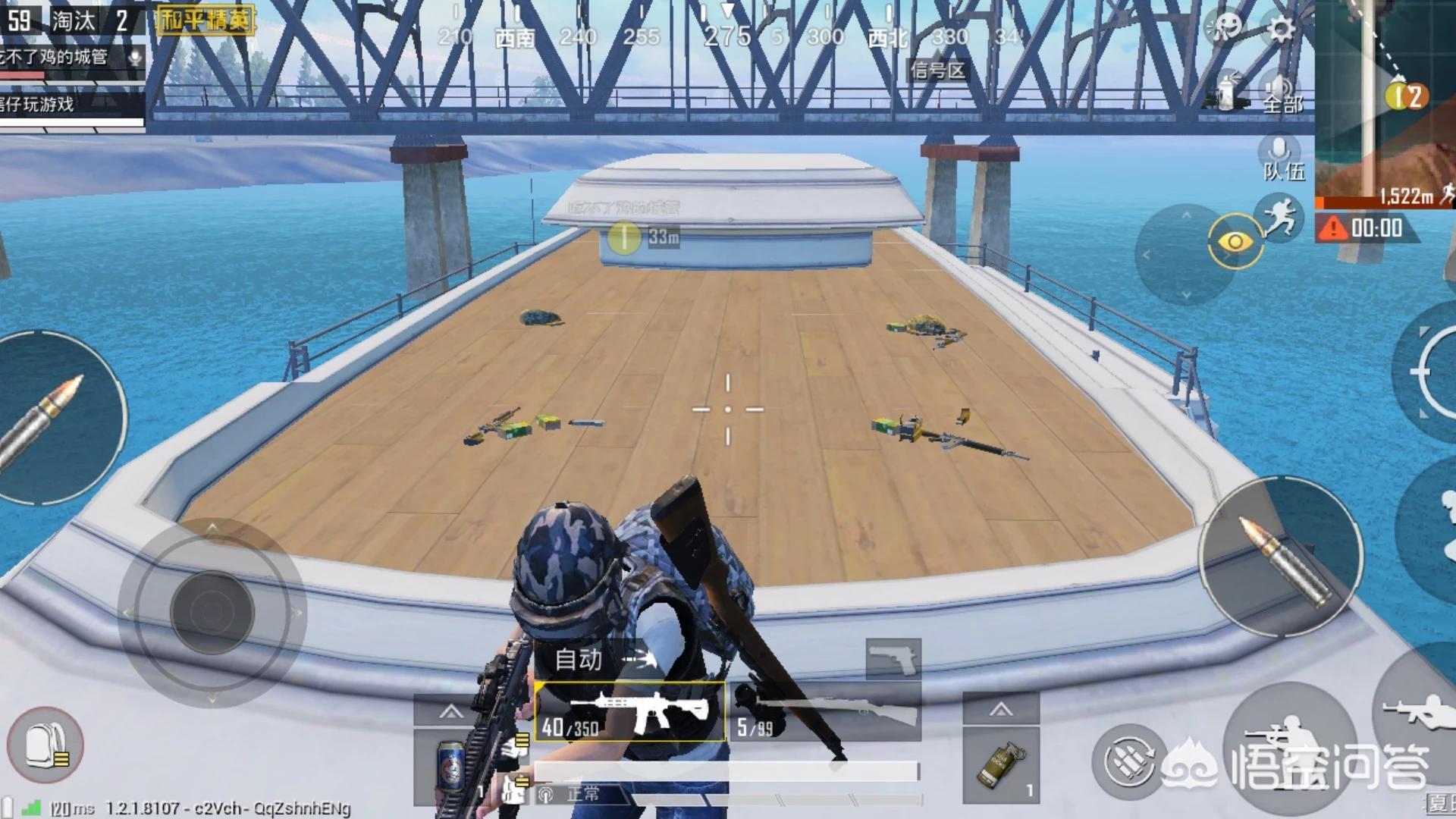Tap the reload ammo button

coord(1128,761)
